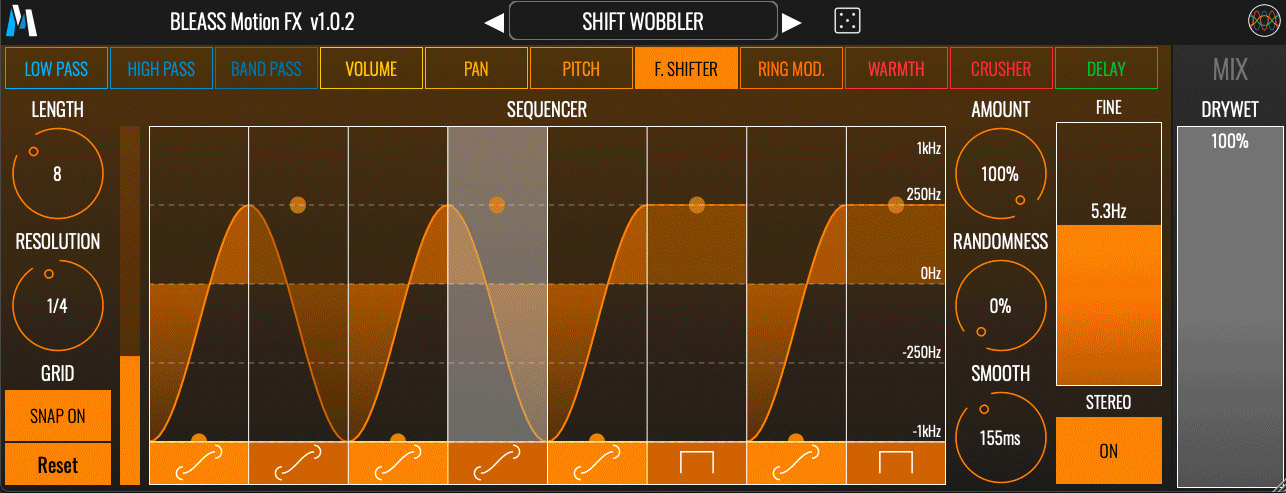This screenshot has width=1286, height=493.
Task: Load the next preset with right arrow
Action: 792,21
